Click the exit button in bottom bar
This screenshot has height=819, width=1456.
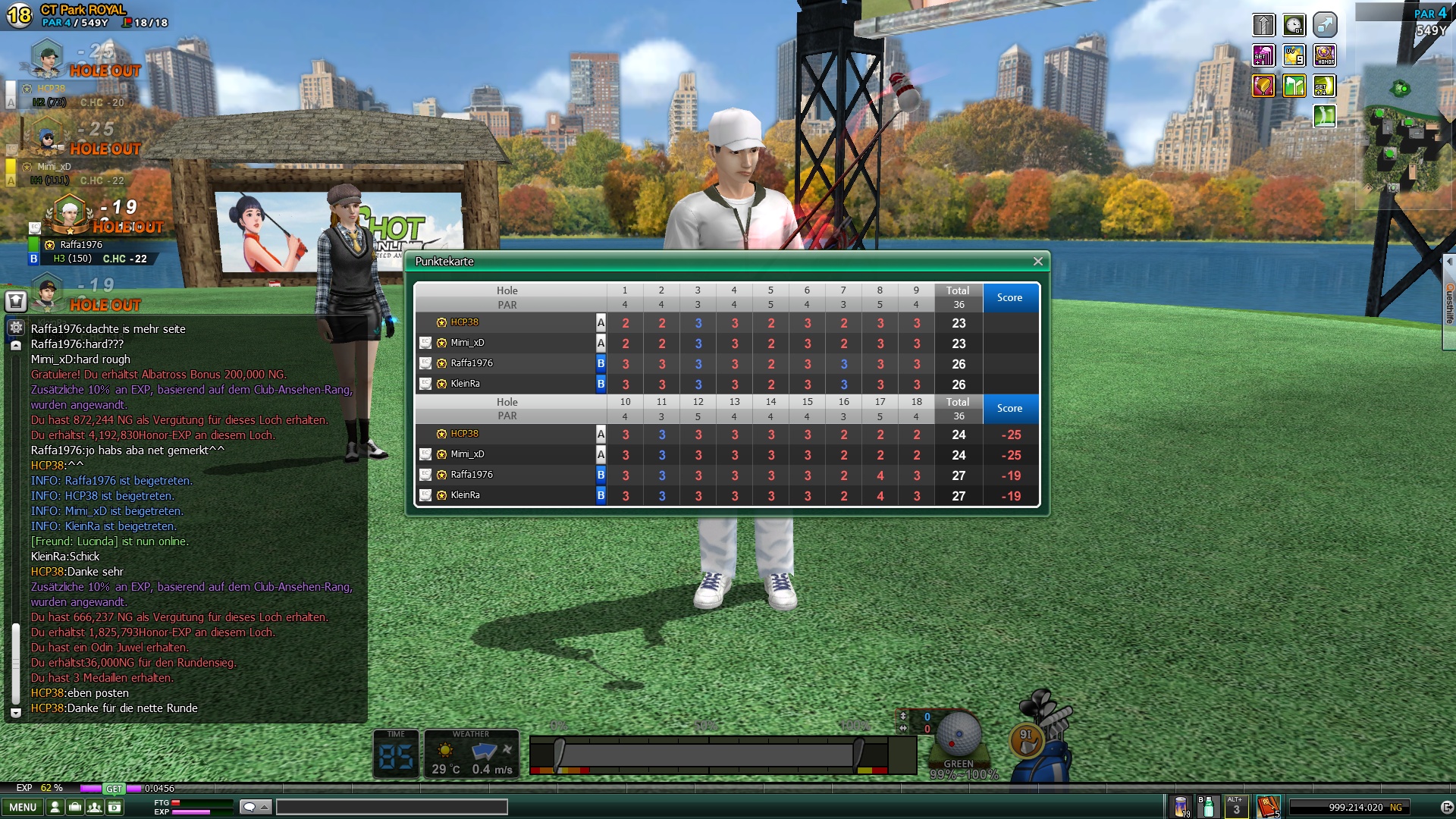click(1446, 808)
